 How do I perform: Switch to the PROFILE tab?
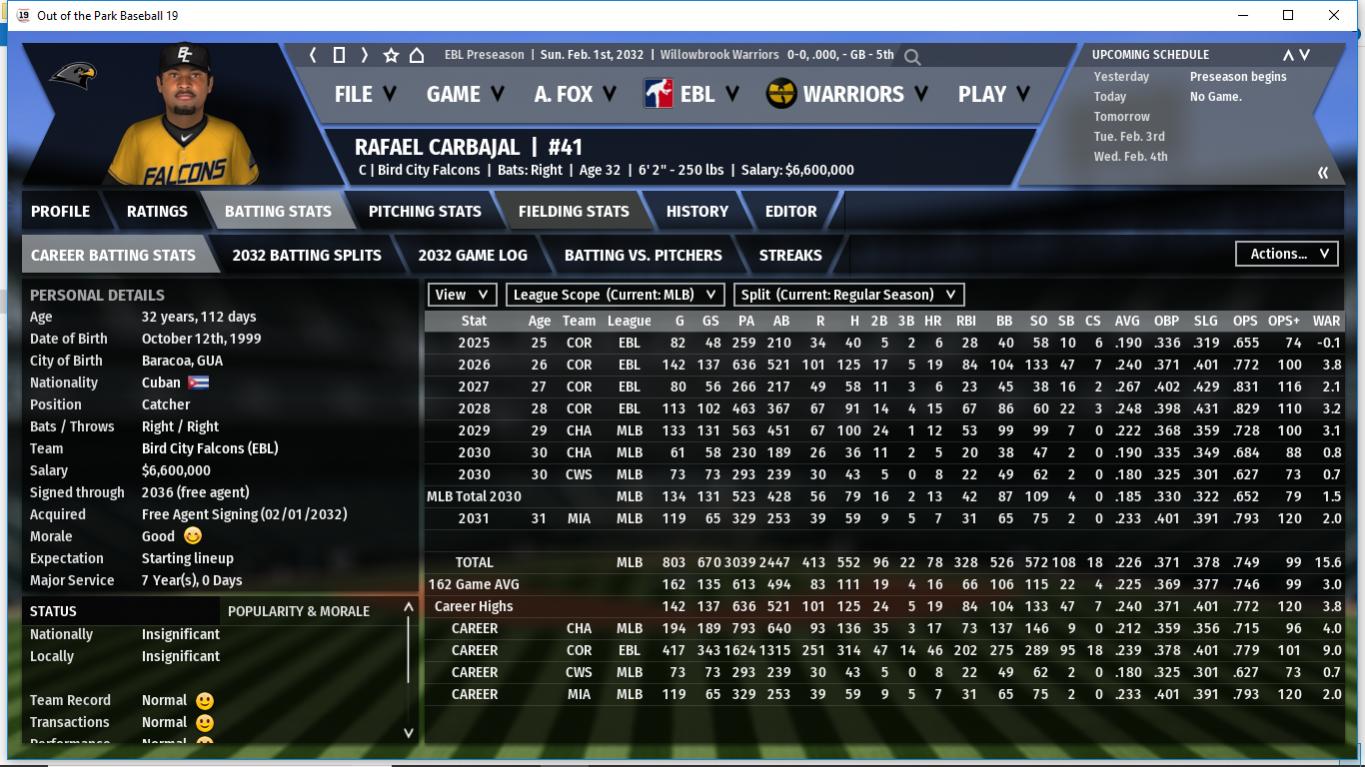coord(60,211)
